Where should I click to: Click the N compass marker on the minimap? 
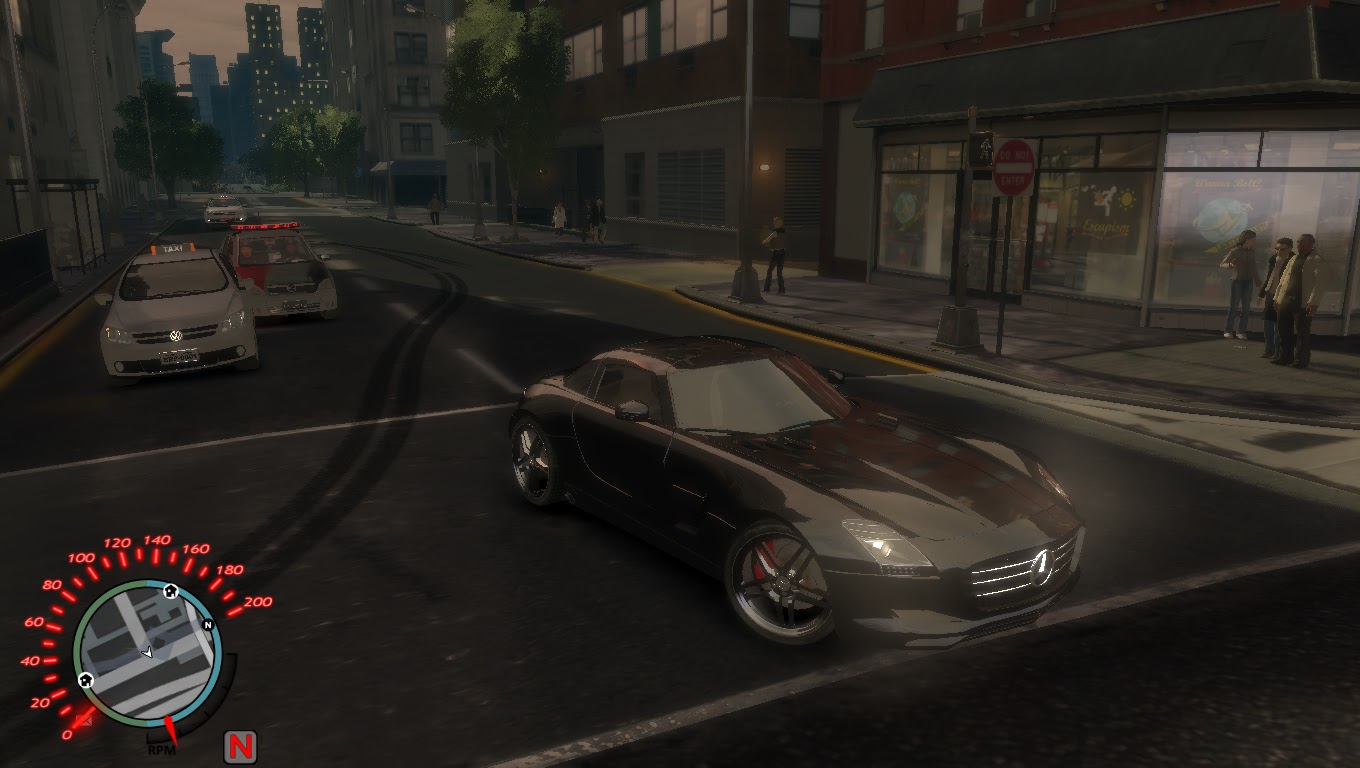(x=208, y=624)
